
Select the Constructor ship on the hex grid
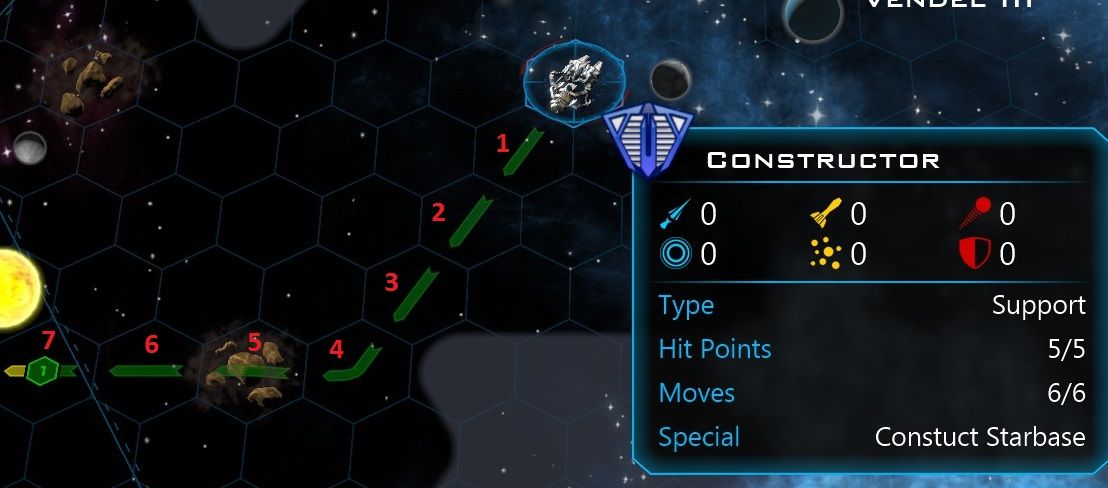point(573,81)
